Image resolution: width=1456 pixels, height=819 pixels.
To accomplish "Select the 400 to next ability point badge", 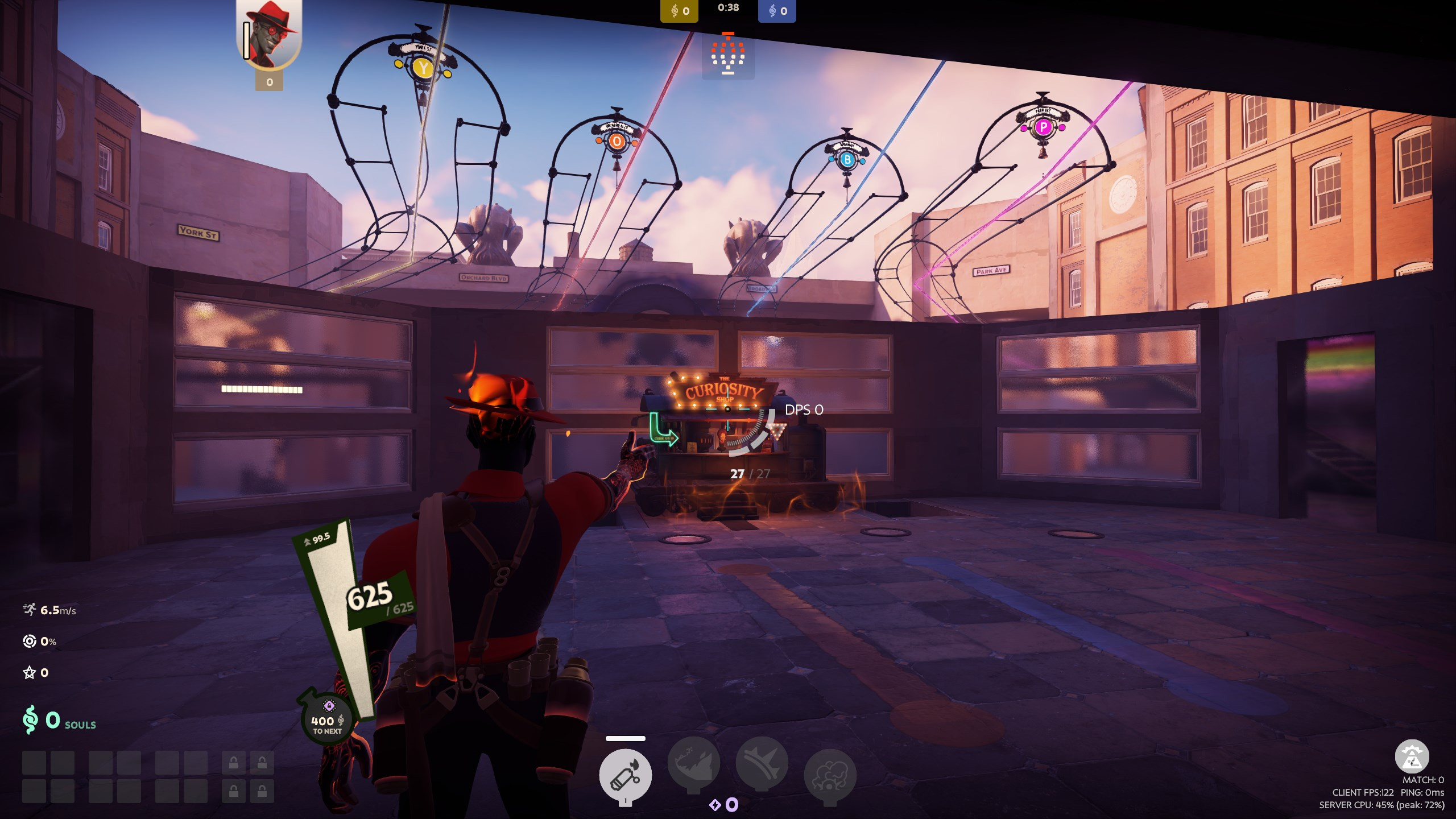I will click(x=327, y=719).
